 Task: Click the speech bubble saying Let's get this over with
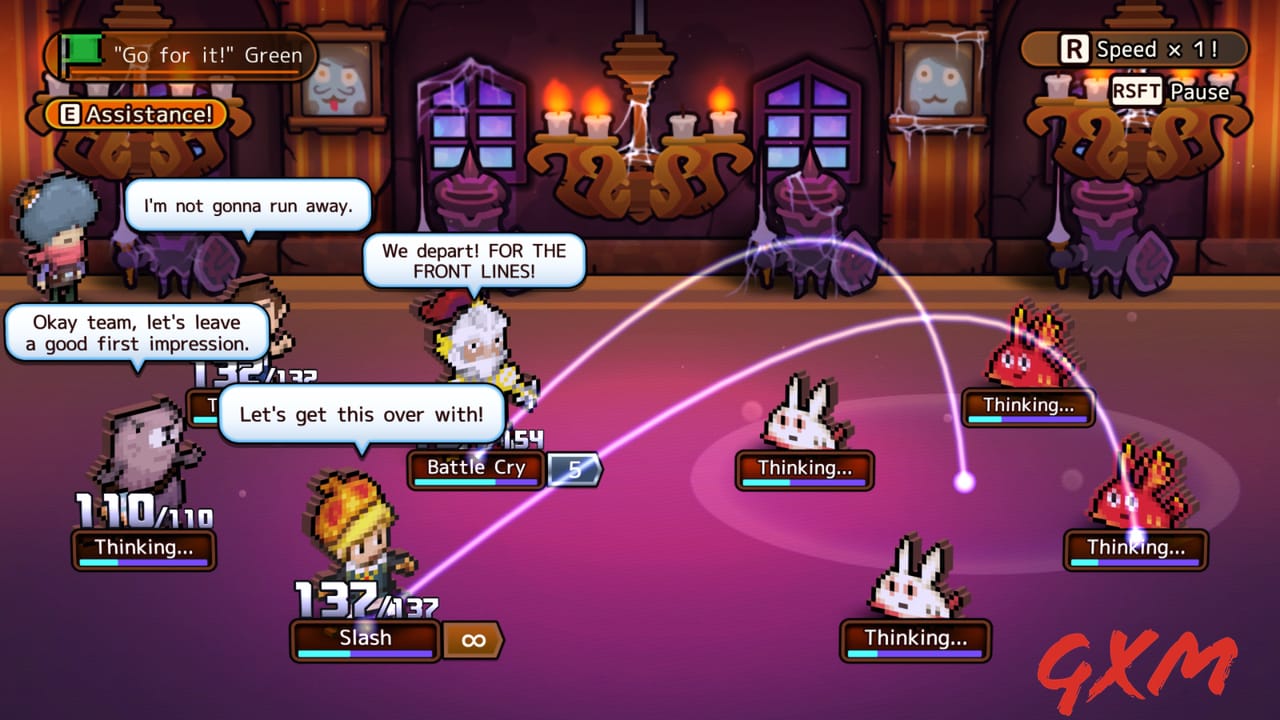362,414
